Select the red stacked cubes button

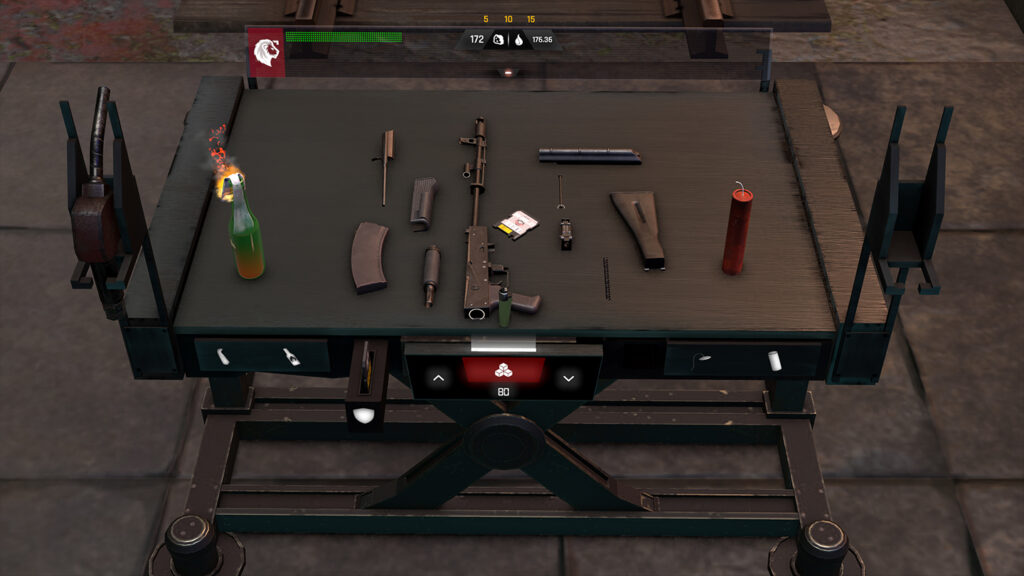tap(503, 371)
